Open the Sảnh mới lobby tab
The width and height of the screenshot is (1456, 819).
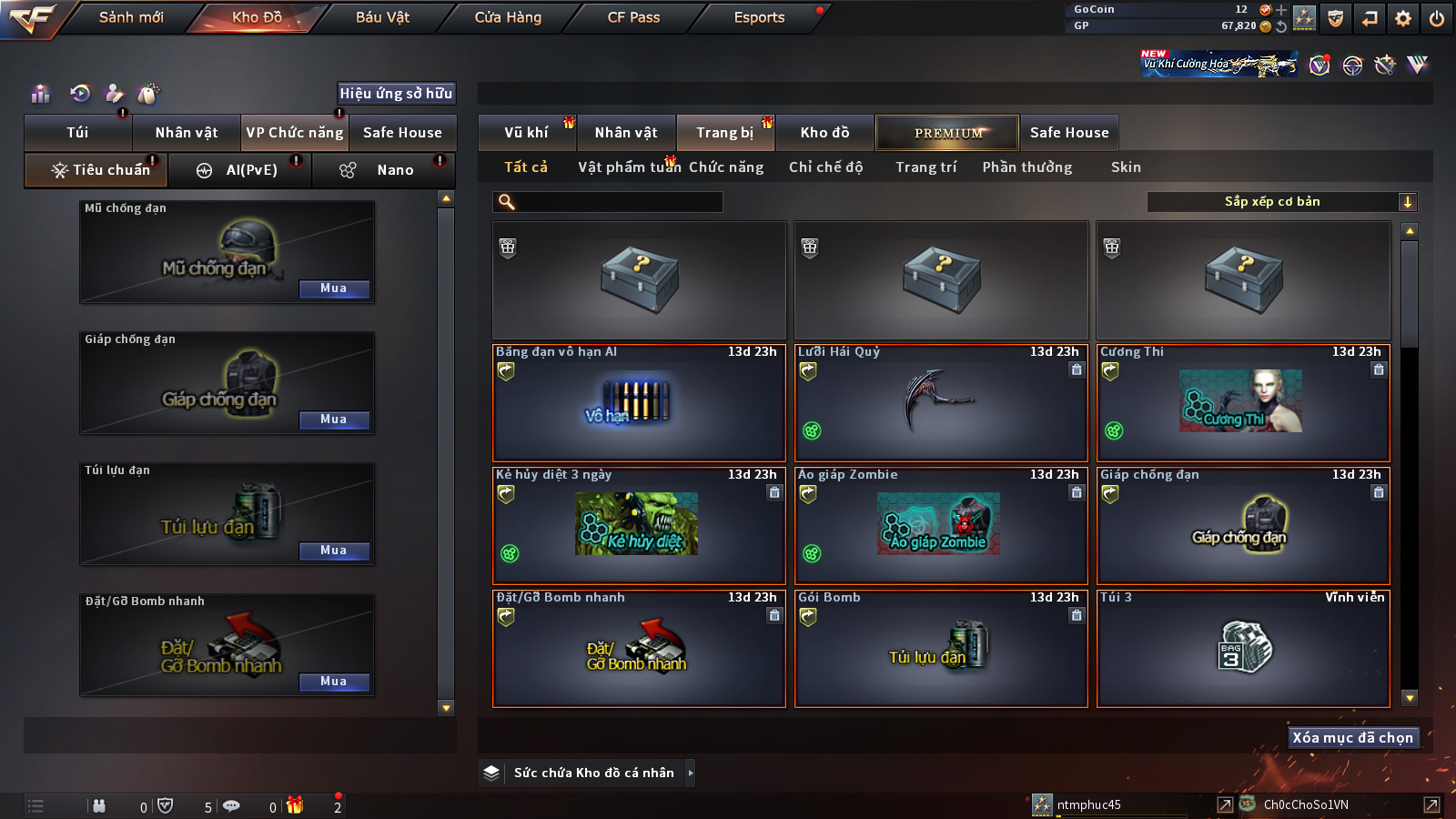pyautogui.click(x=131, y=17)
